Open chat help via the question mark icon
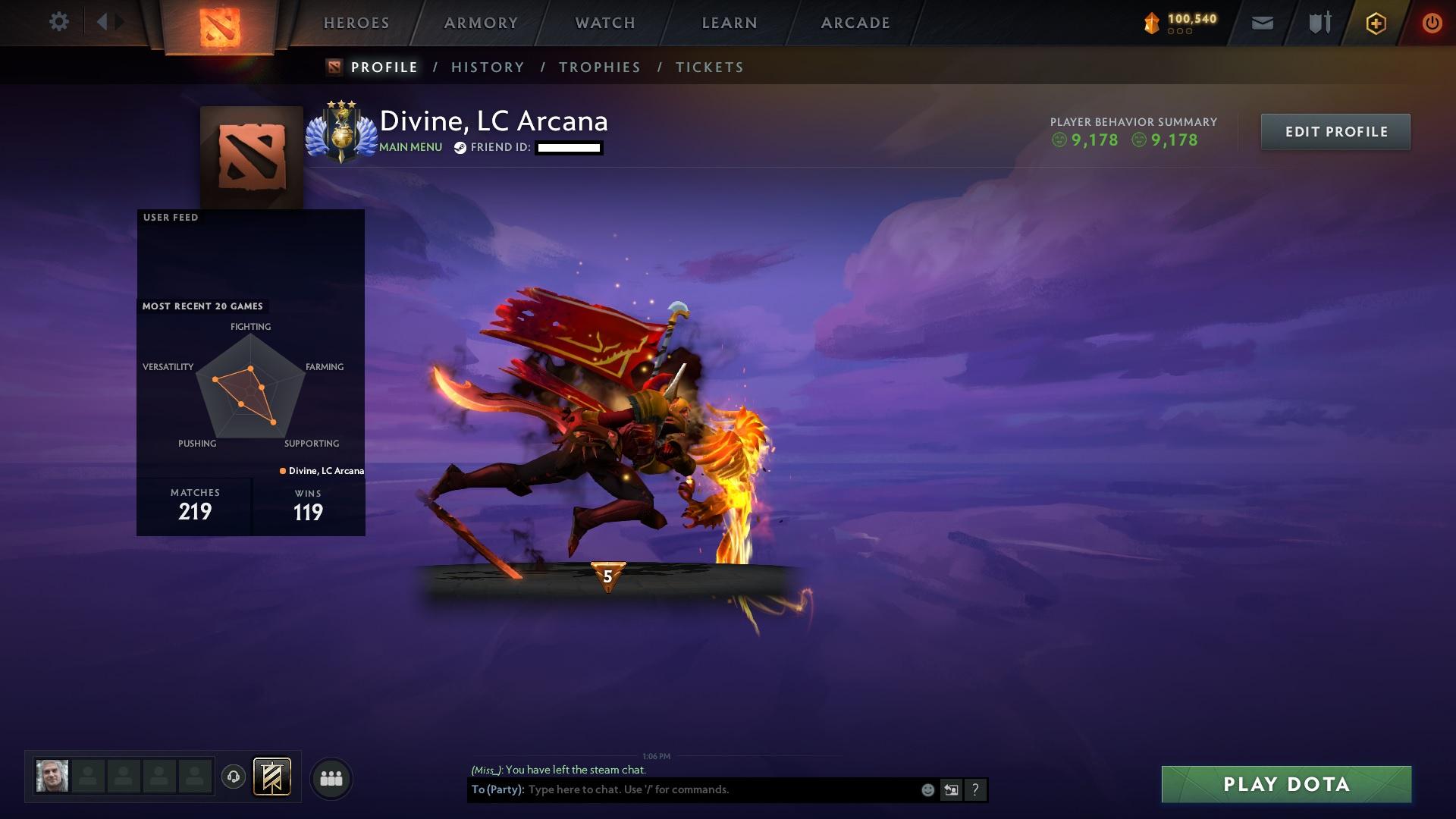 [x=975, y=789]
